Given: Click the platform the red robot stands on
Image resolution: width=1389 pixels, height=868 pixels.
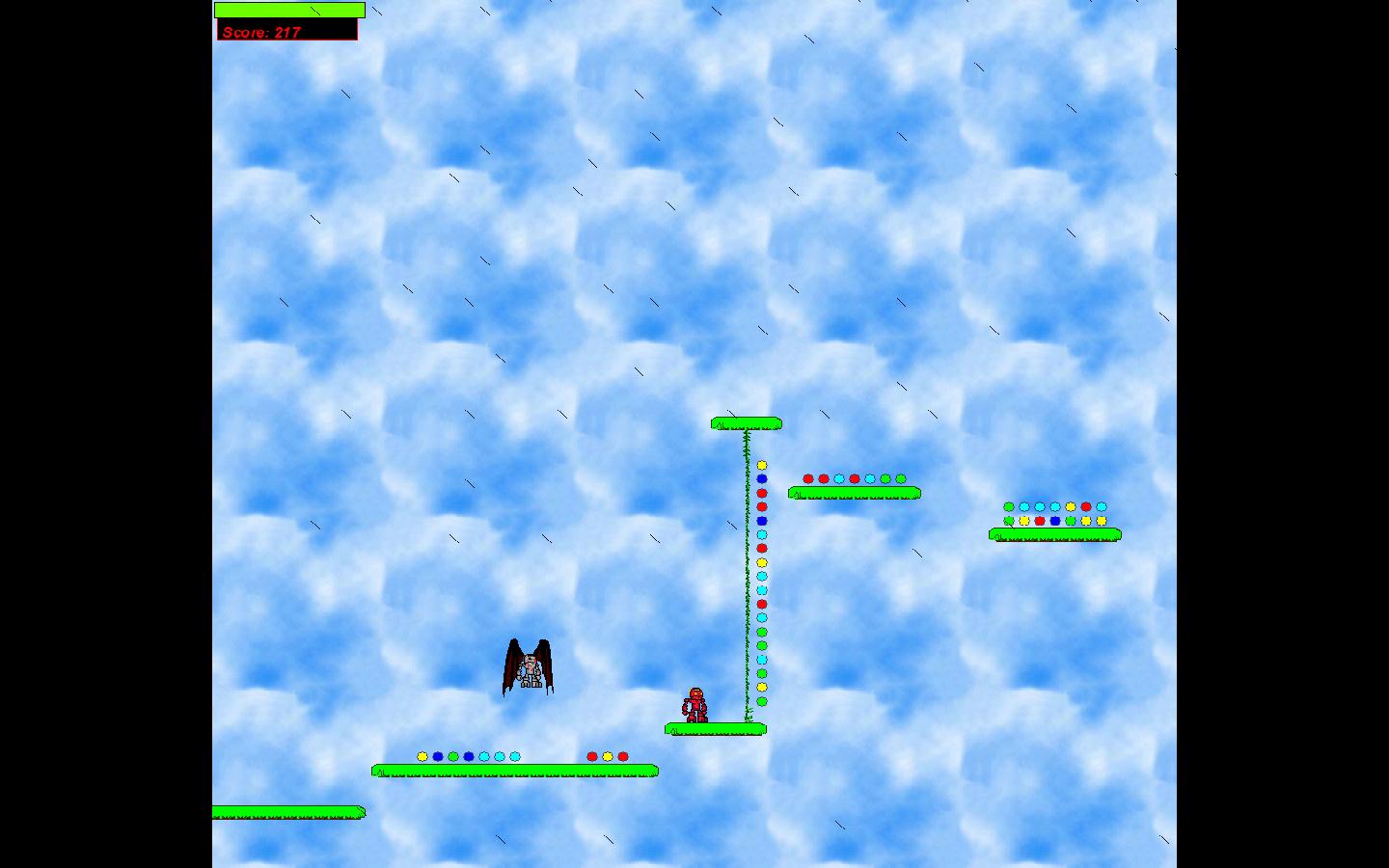Looking at the screenshot, I should [x=714, y=729].
